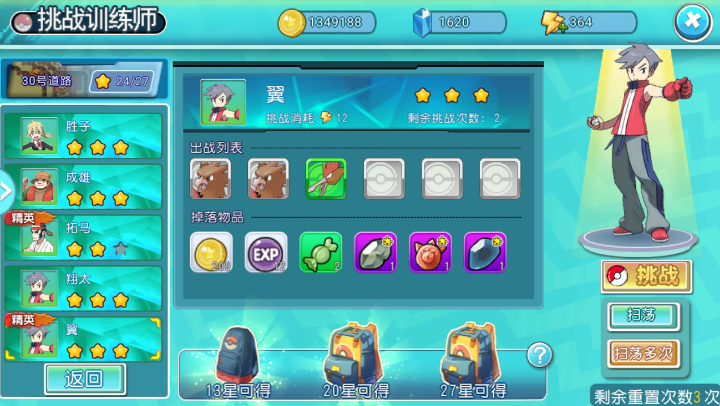Select elite trainer 拓马
Image resolution: width=720 pixels, height=406 pixels.
[x=90, y=238]
